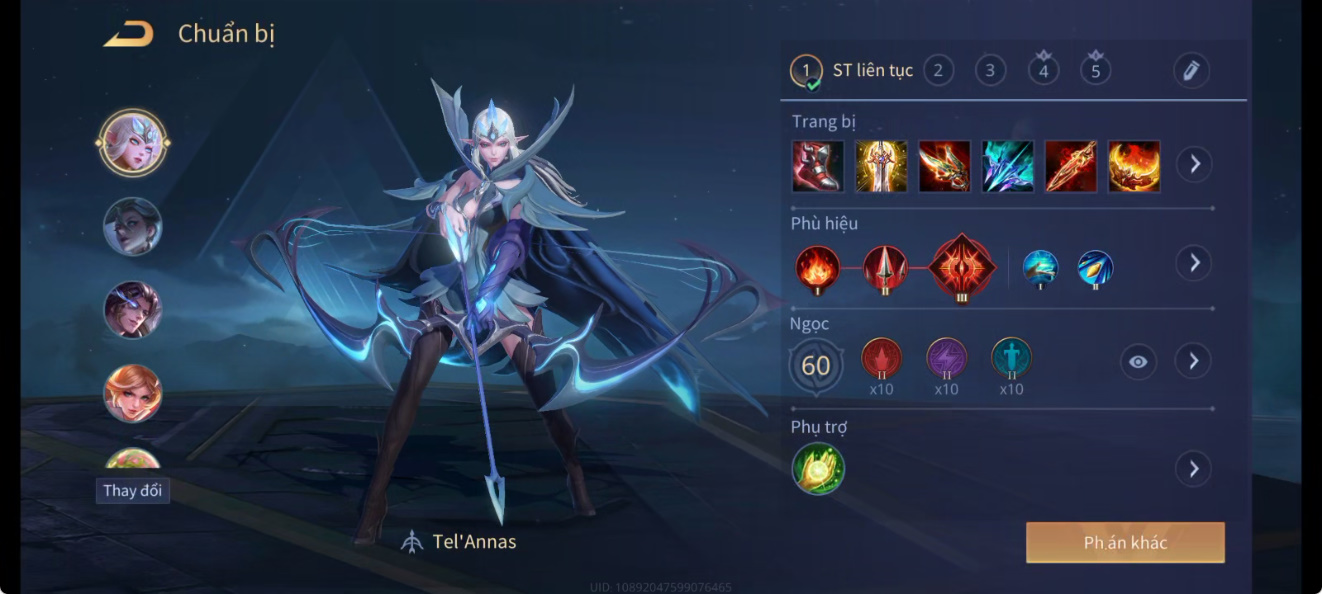
Task: Click the Phán khác button
Action: pyautogui.click(x=1125, y=543)
